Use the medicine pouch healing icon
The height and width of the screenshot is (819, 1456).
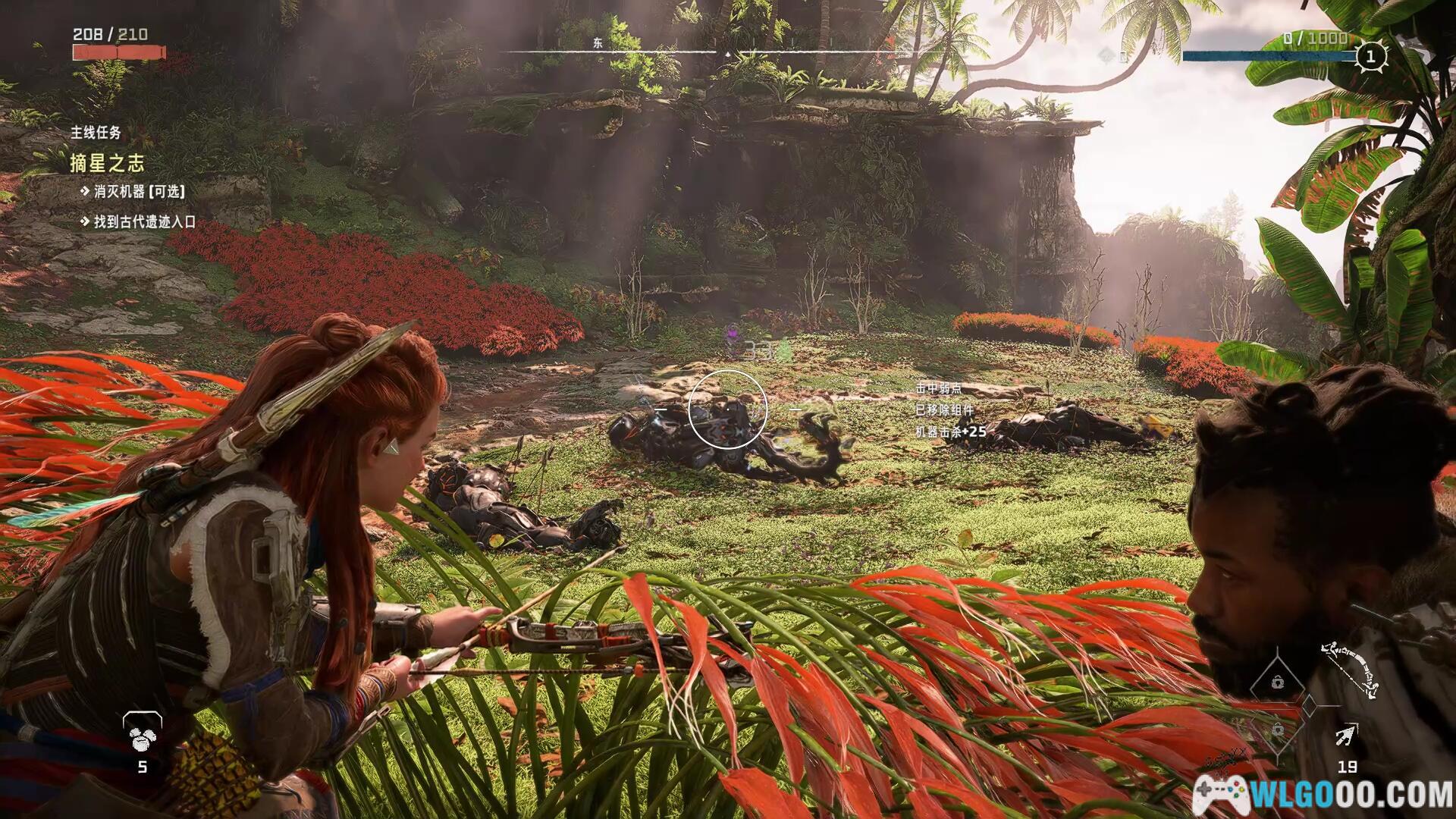(142, 732)
